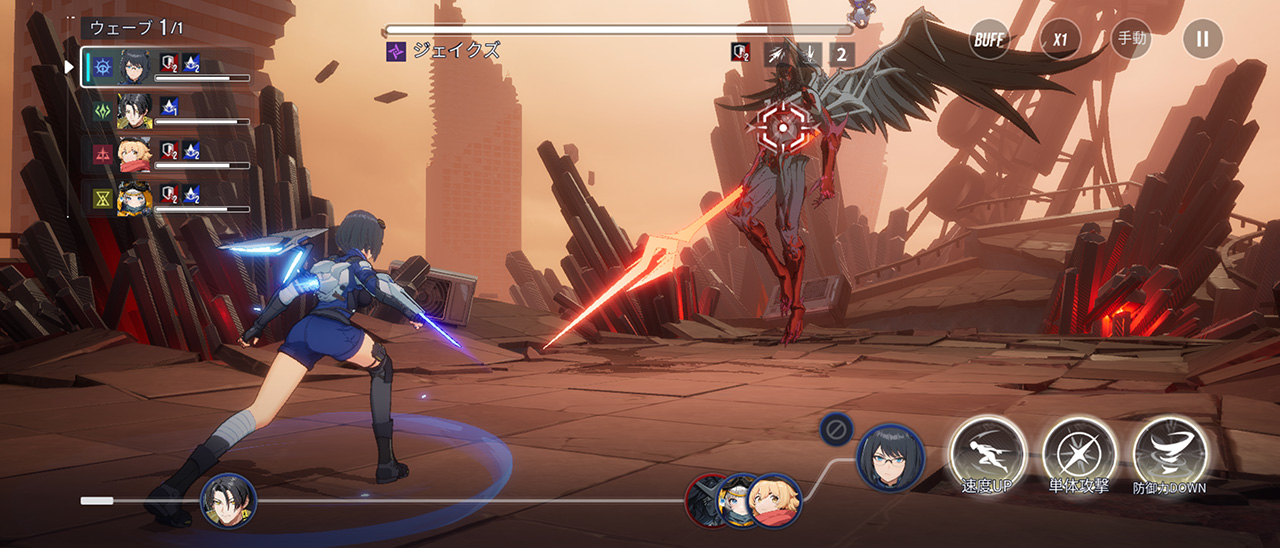Tap the target reticle on boss ジェイクズ
Viewport: 1280px width, 548px height.
click(x=784, y=126)
